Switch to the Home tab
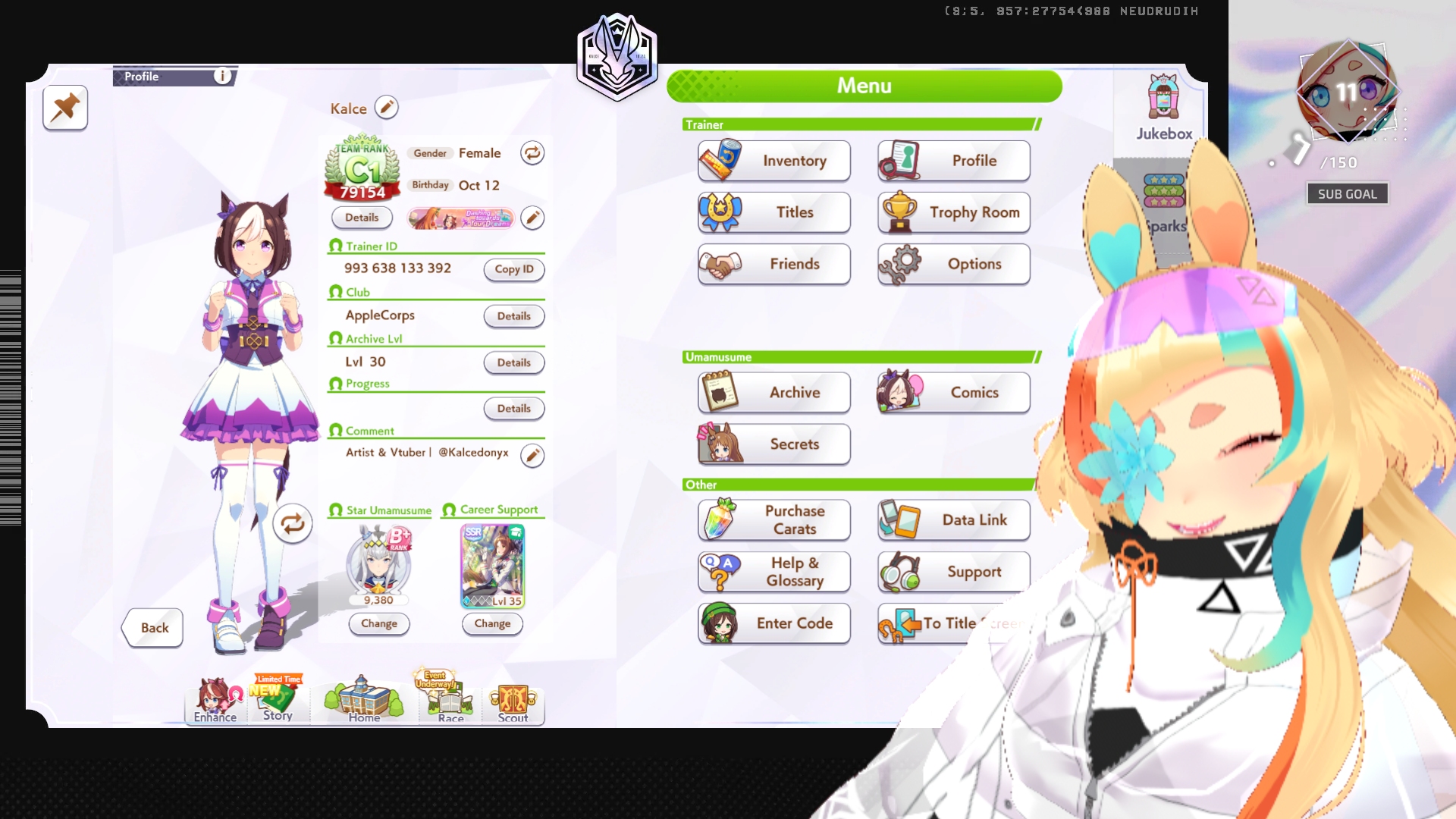The height and width of the screenshot is (819, 1456). click(x=364, y=702)
